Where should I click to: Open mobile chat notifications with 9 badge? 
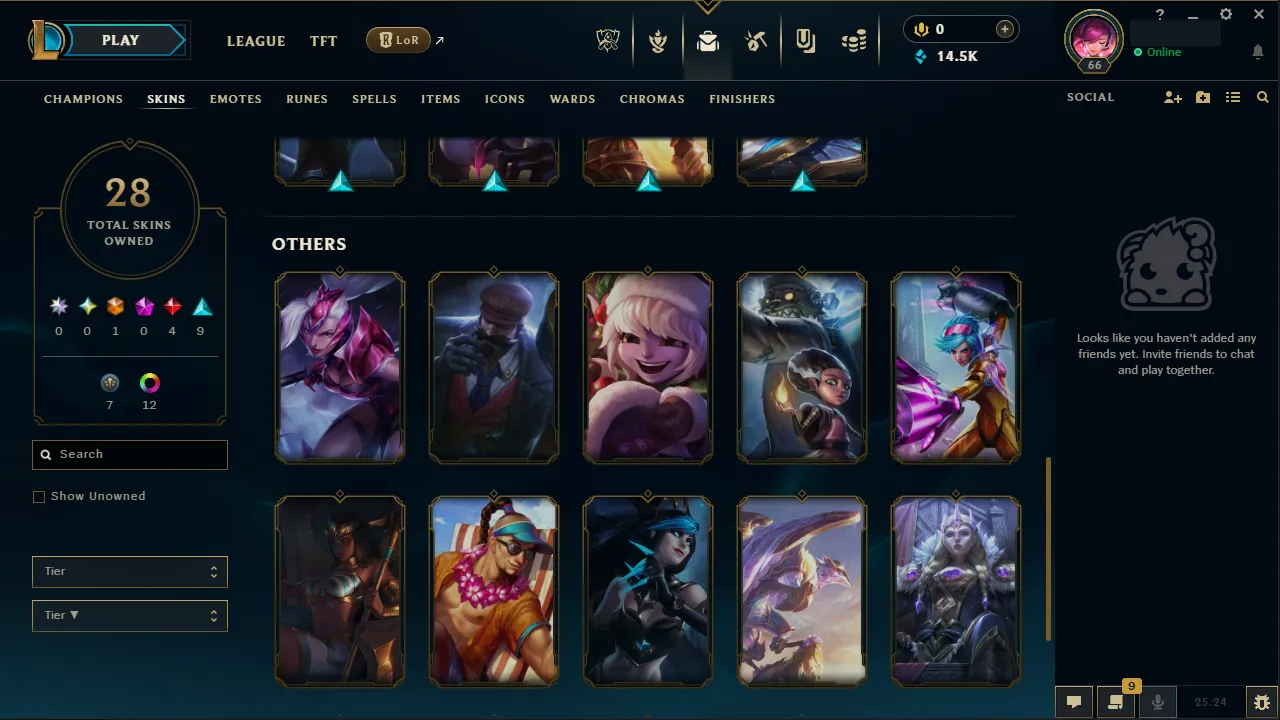point(1115,701)
